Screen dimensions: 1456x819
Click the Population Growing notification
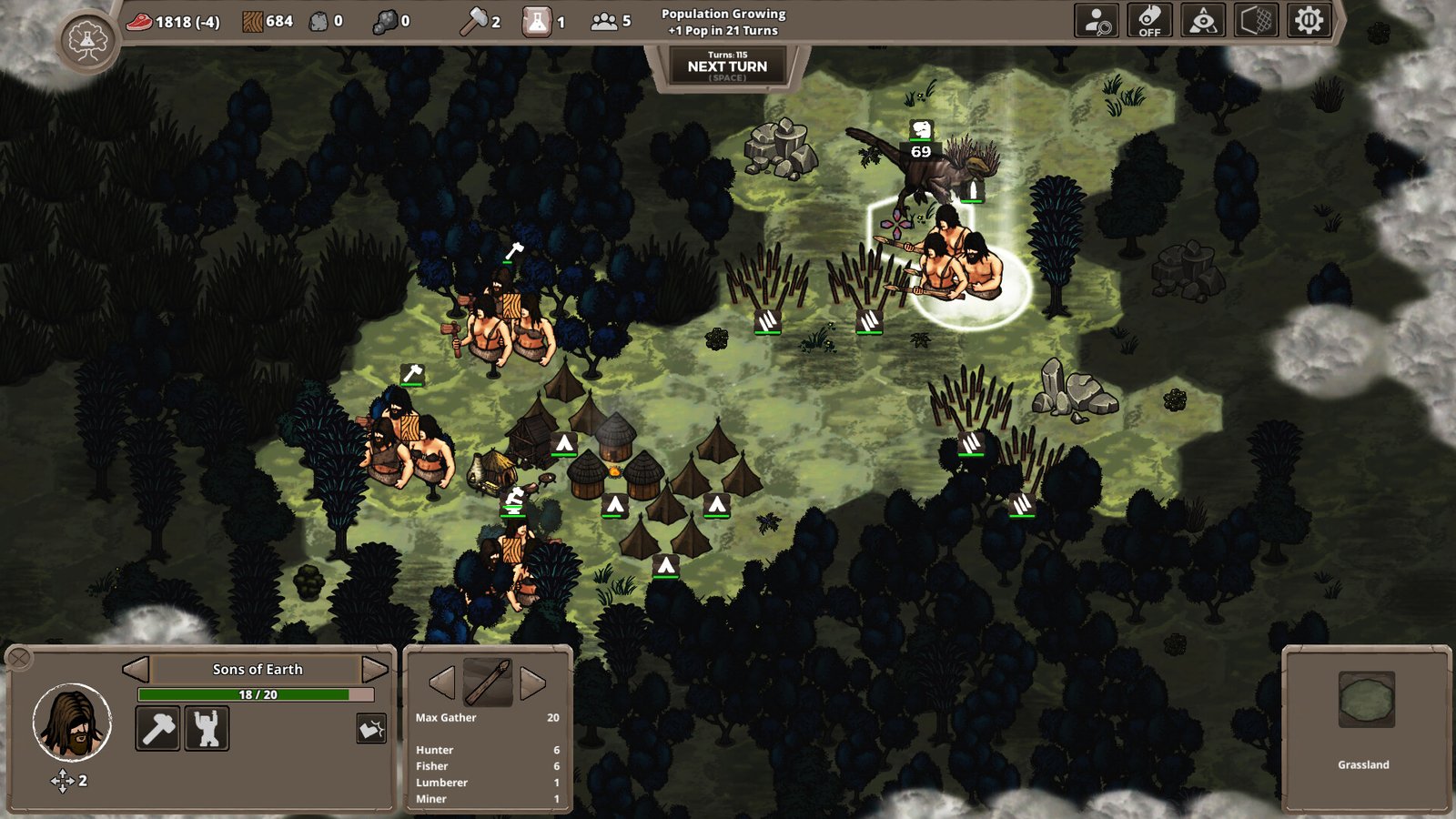pyautogui.click(x=722, y=20)
